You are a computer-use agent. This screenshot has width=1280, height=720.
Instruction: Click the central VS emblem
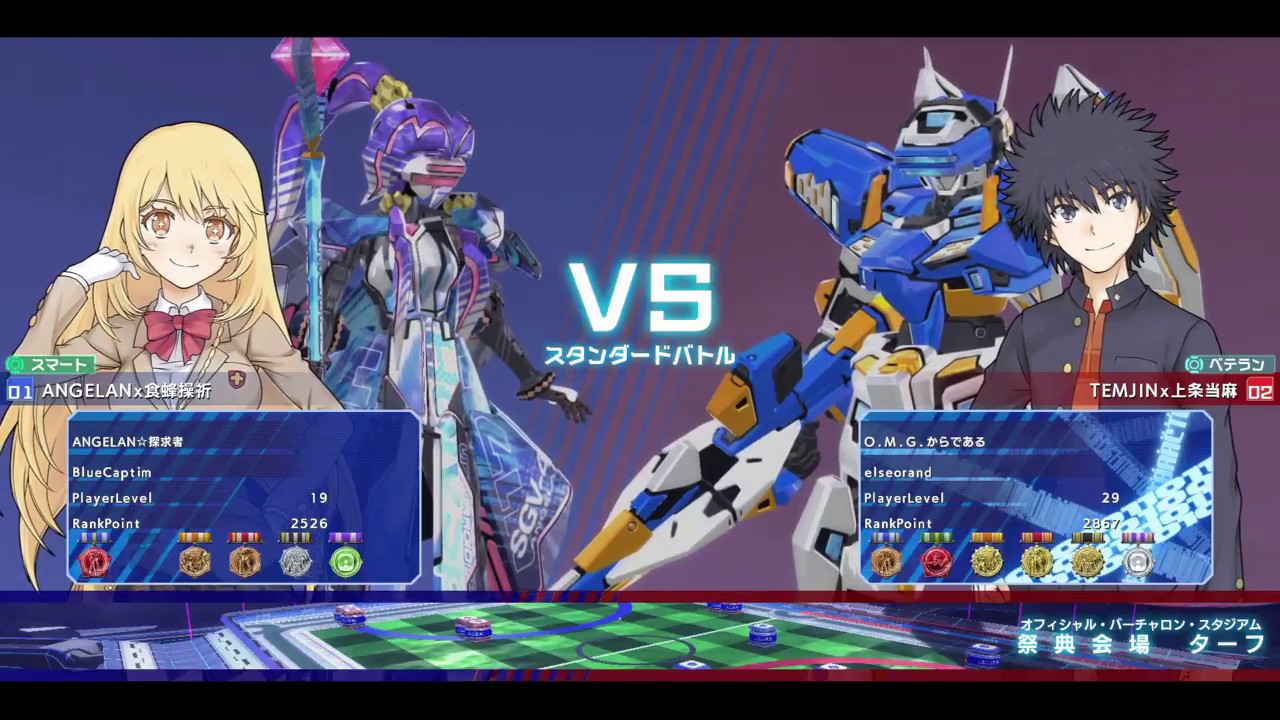[x=640, y=298]
